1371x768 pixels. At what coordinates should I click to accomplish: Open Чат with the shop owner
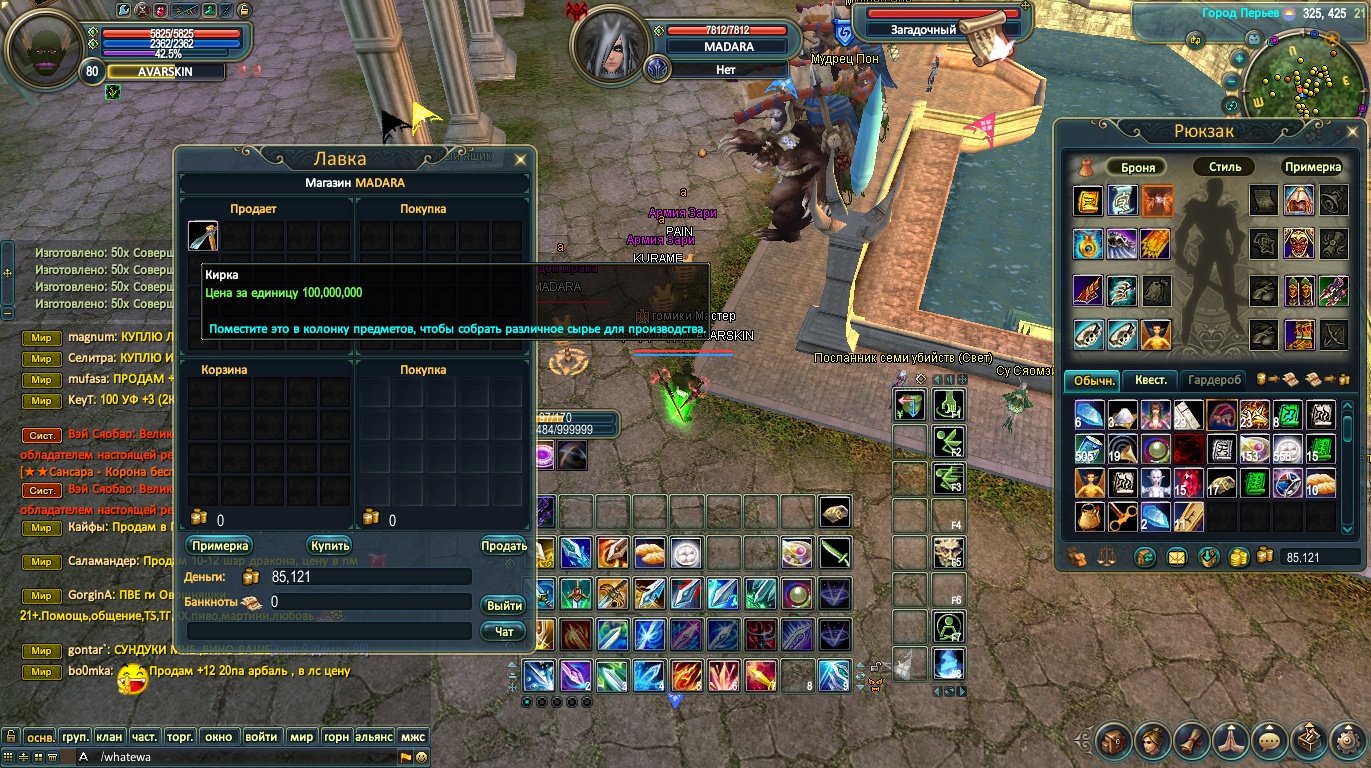click(x=503, y=631)
